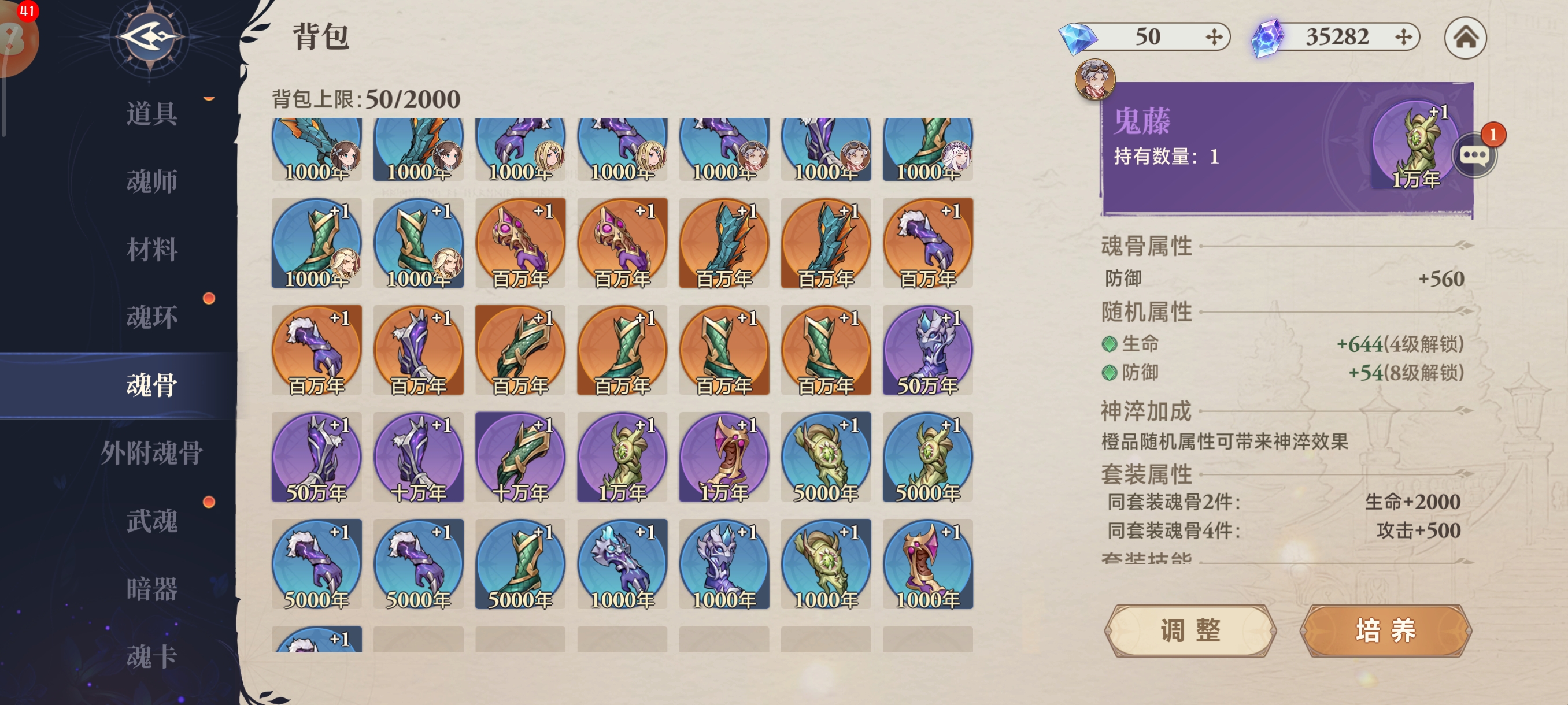This screenshot has height=705, width=1568.
Task: Switch to the 暗器 tab
Action: (151, 589)
